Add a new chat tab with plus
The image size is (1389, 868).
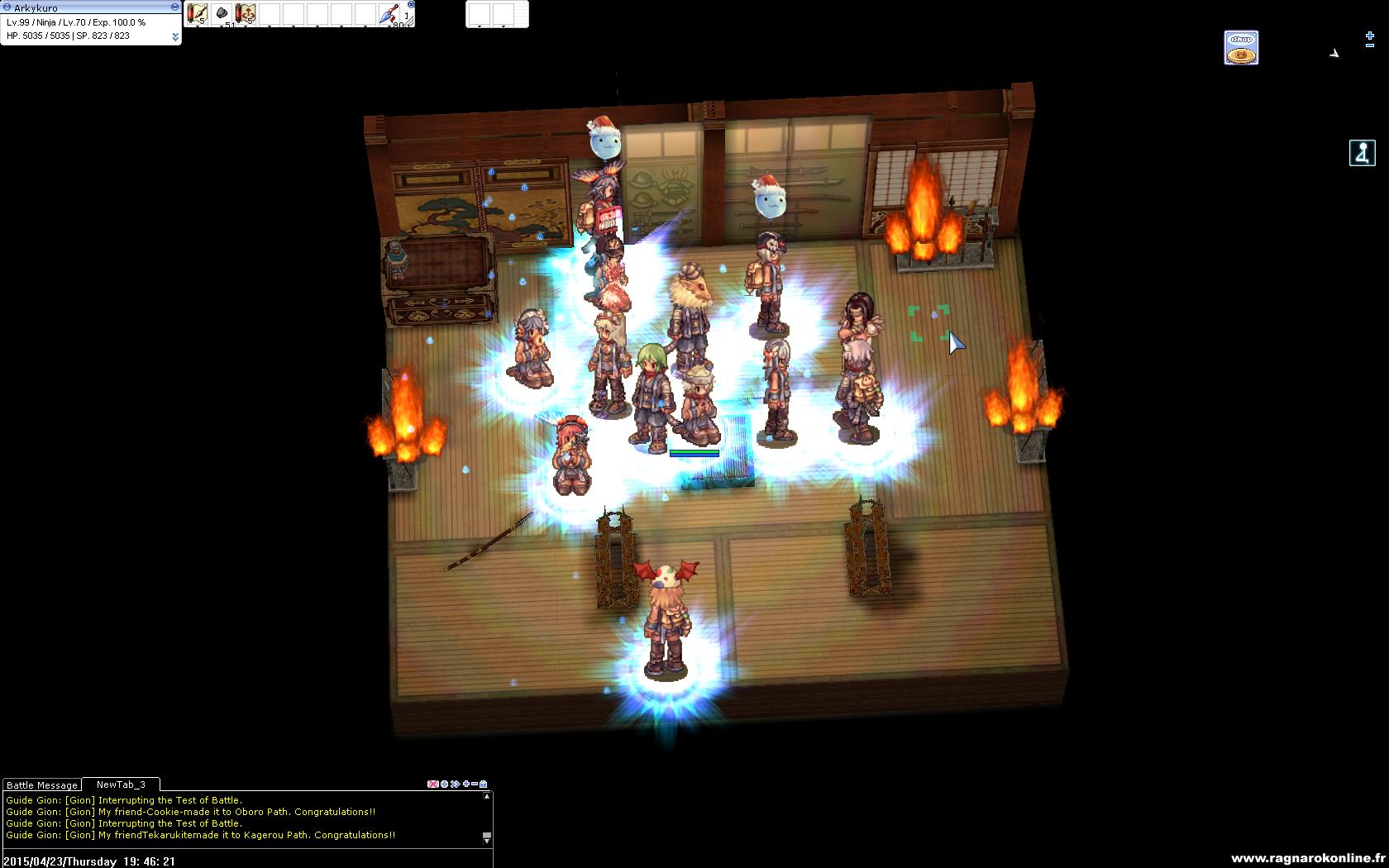[466, 784]
